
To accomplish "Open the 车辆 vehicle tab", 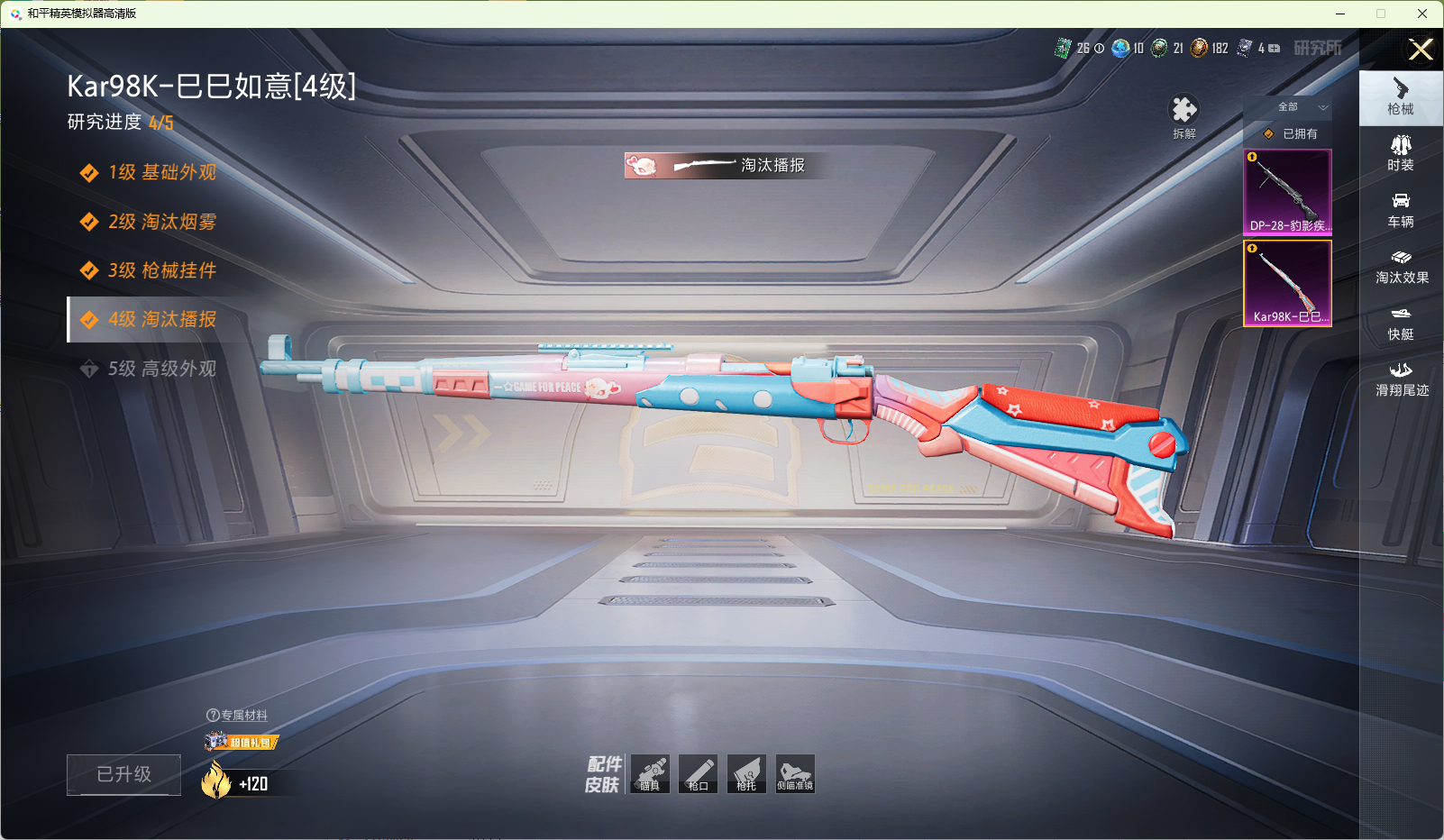I will (1401, 210).
